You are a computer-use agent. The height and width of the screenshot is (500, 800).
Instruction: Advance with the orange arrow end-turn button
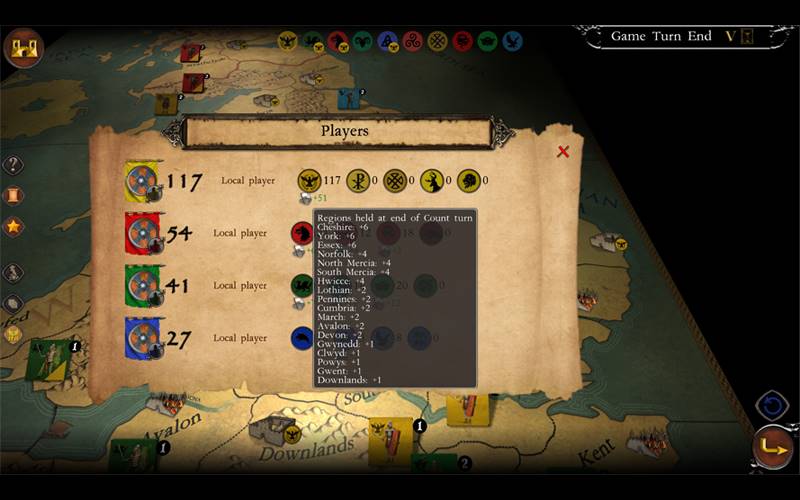773,448
